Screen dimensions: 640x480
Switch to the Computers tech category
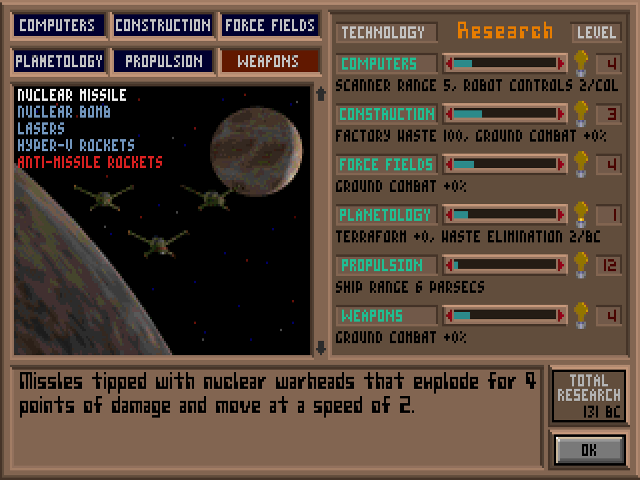coord(57,25)
